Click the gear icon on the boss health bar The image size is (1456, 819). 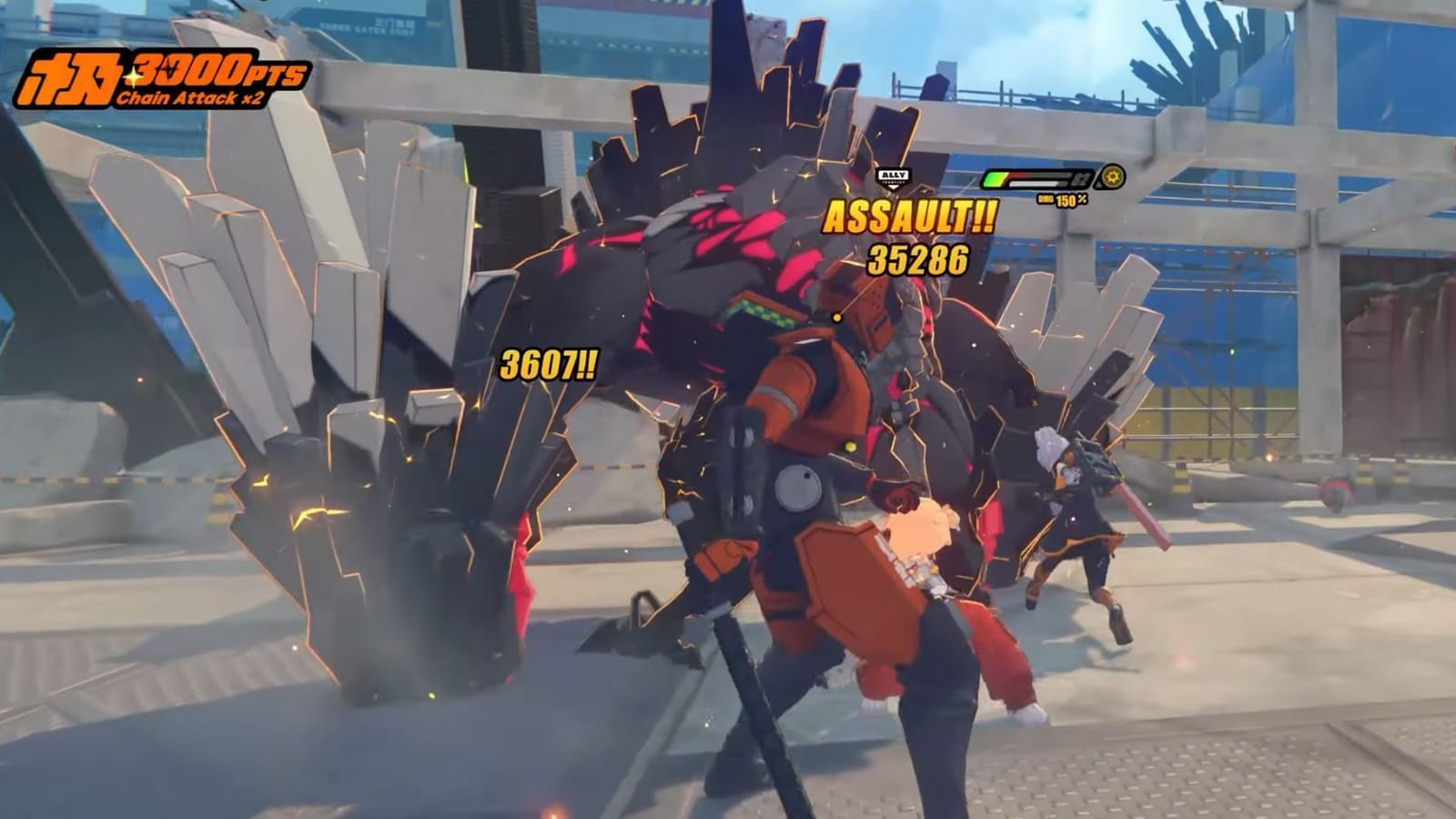1112,177
